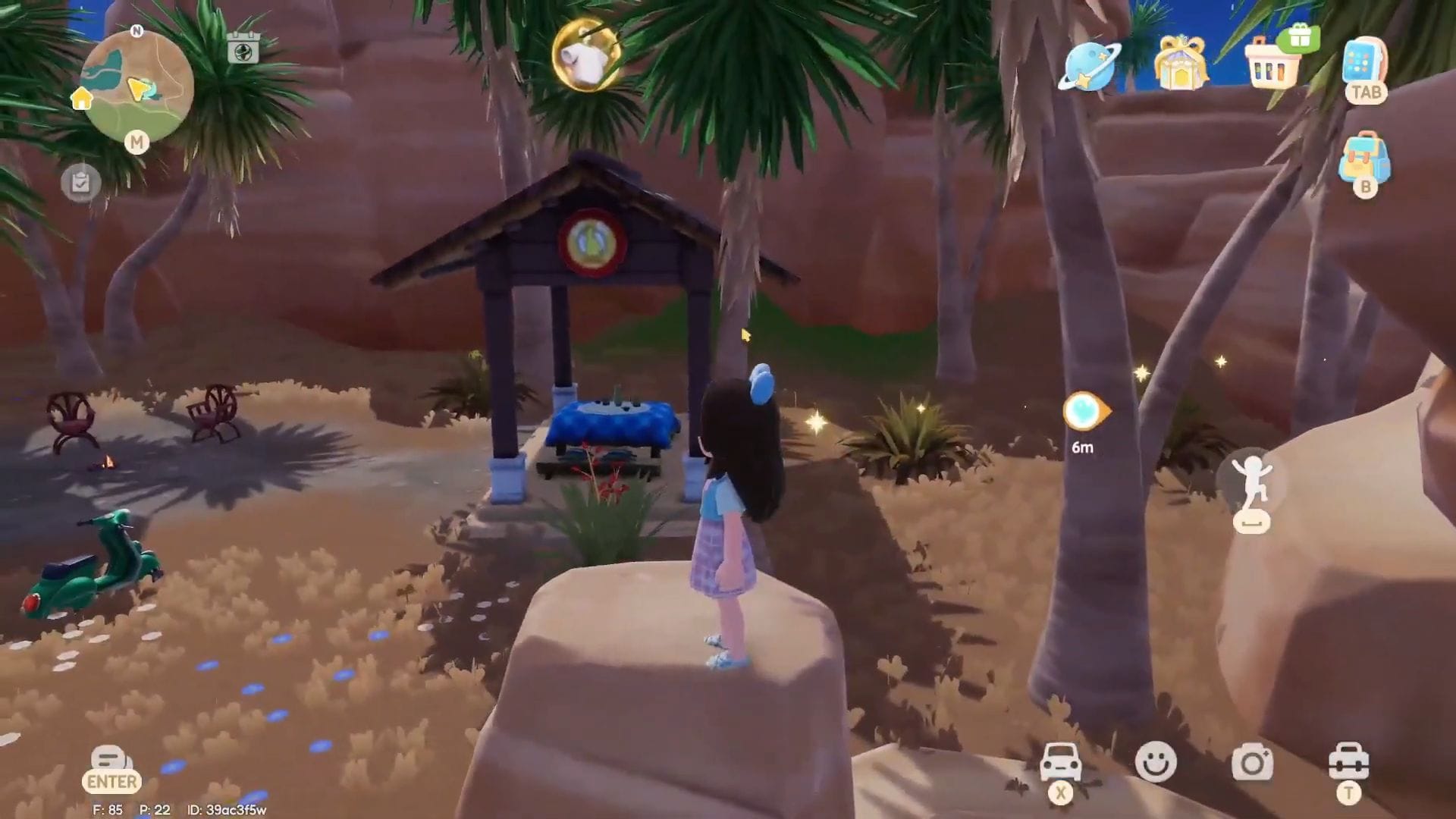
Task: Open the backpack inventory
Action: click(x=1363, y=158)
